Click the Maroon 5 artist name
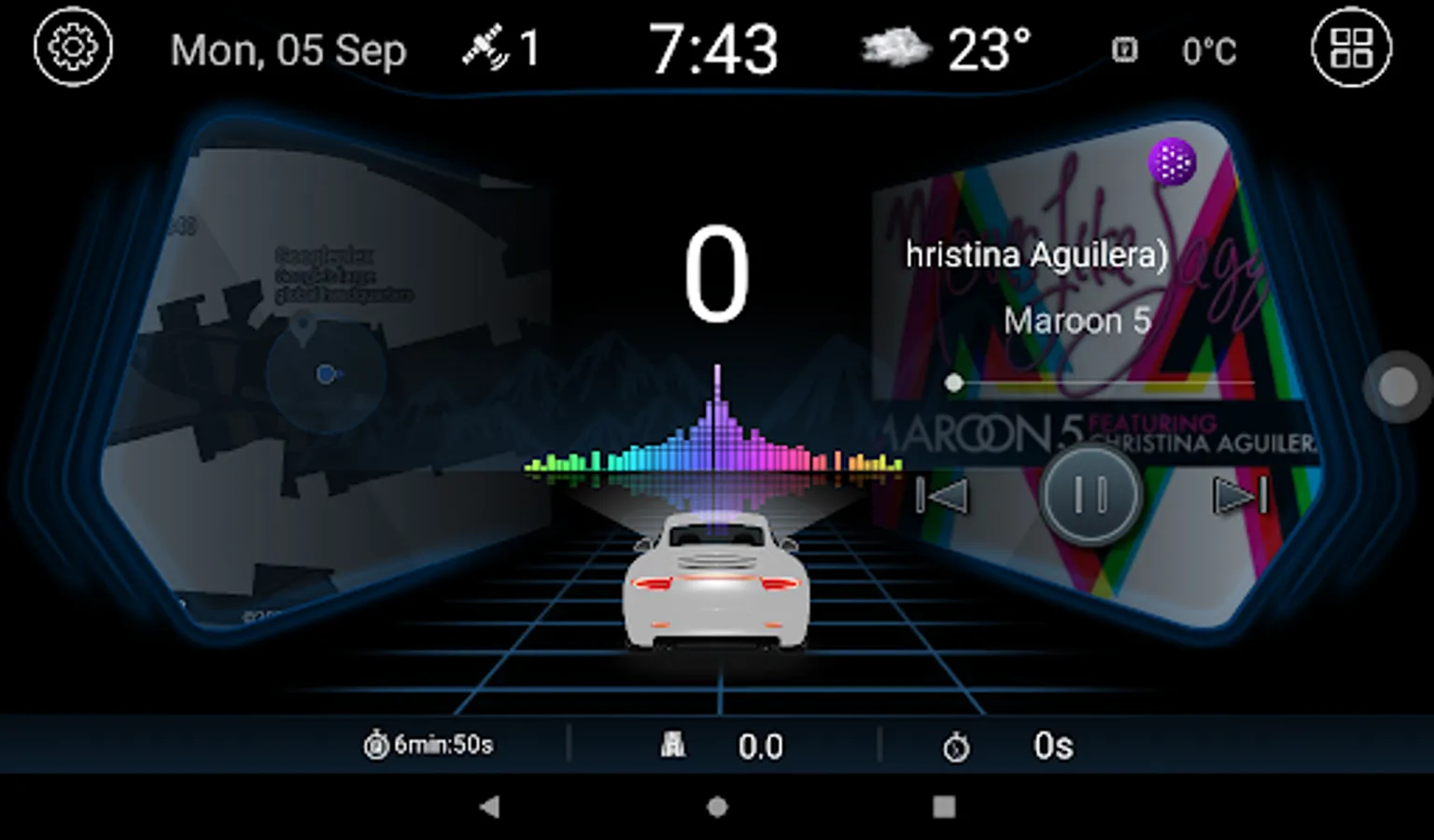Image resolution: width=1434 pixels, height=840 pixels. (x=1078, y=321)
